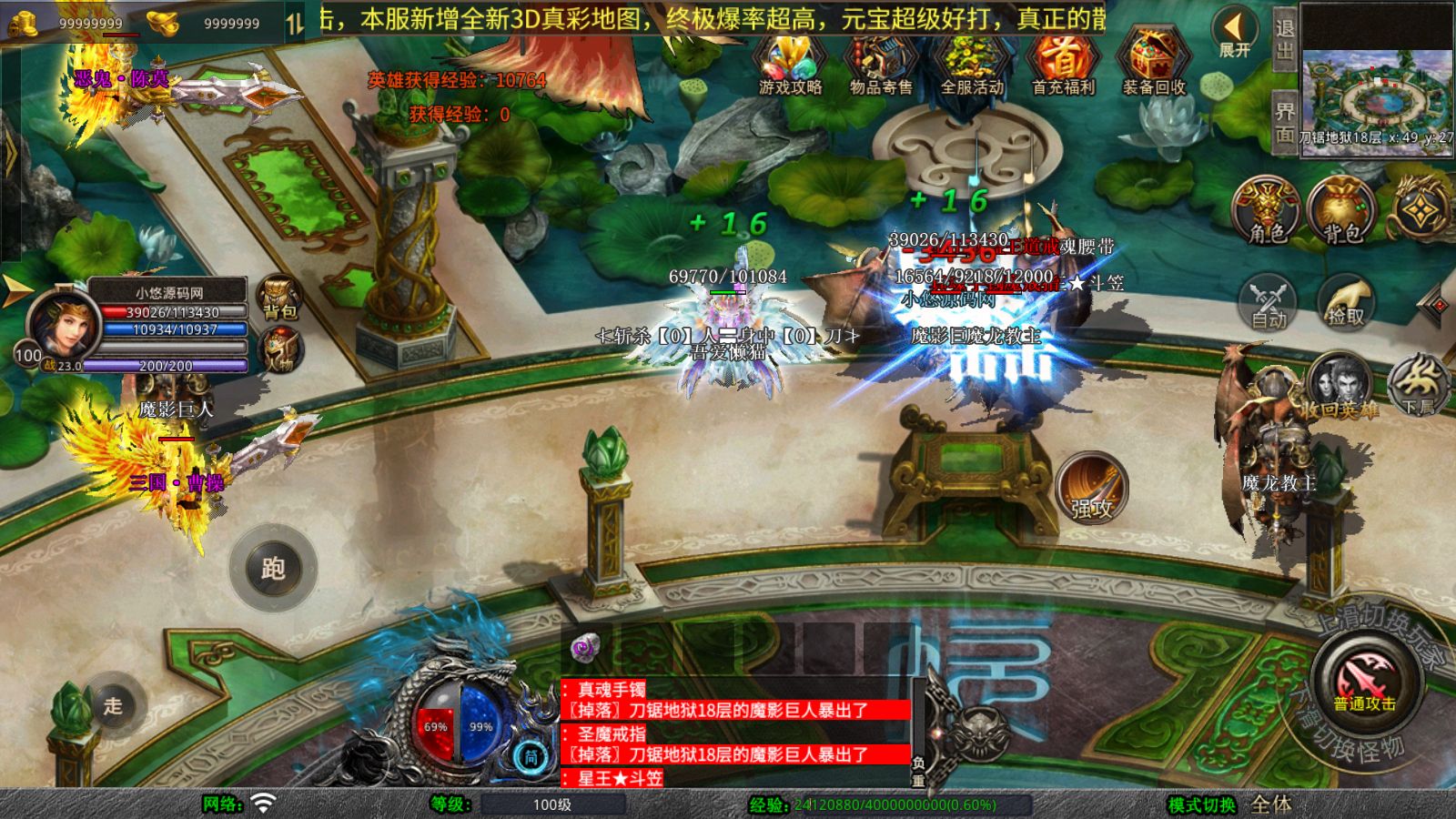Click the 展开 expand arrow button

(x=1234, y=33)
